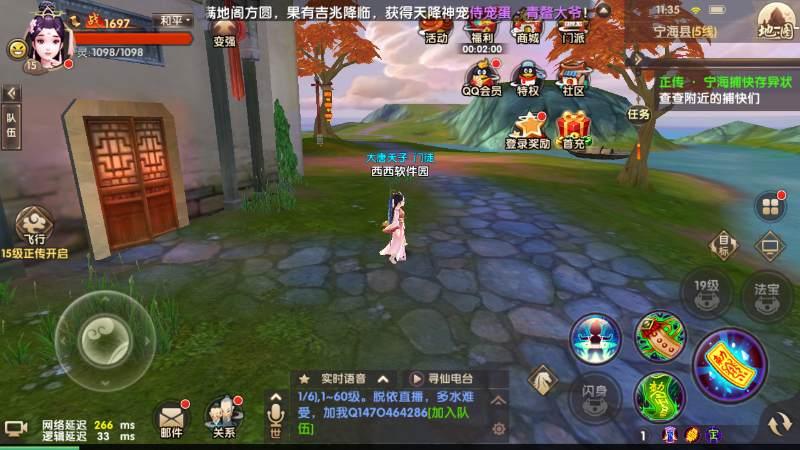Use the yellow talisman main attack skill
The width and height of the screenshot is (800, 450).
(x=729, y=366)
